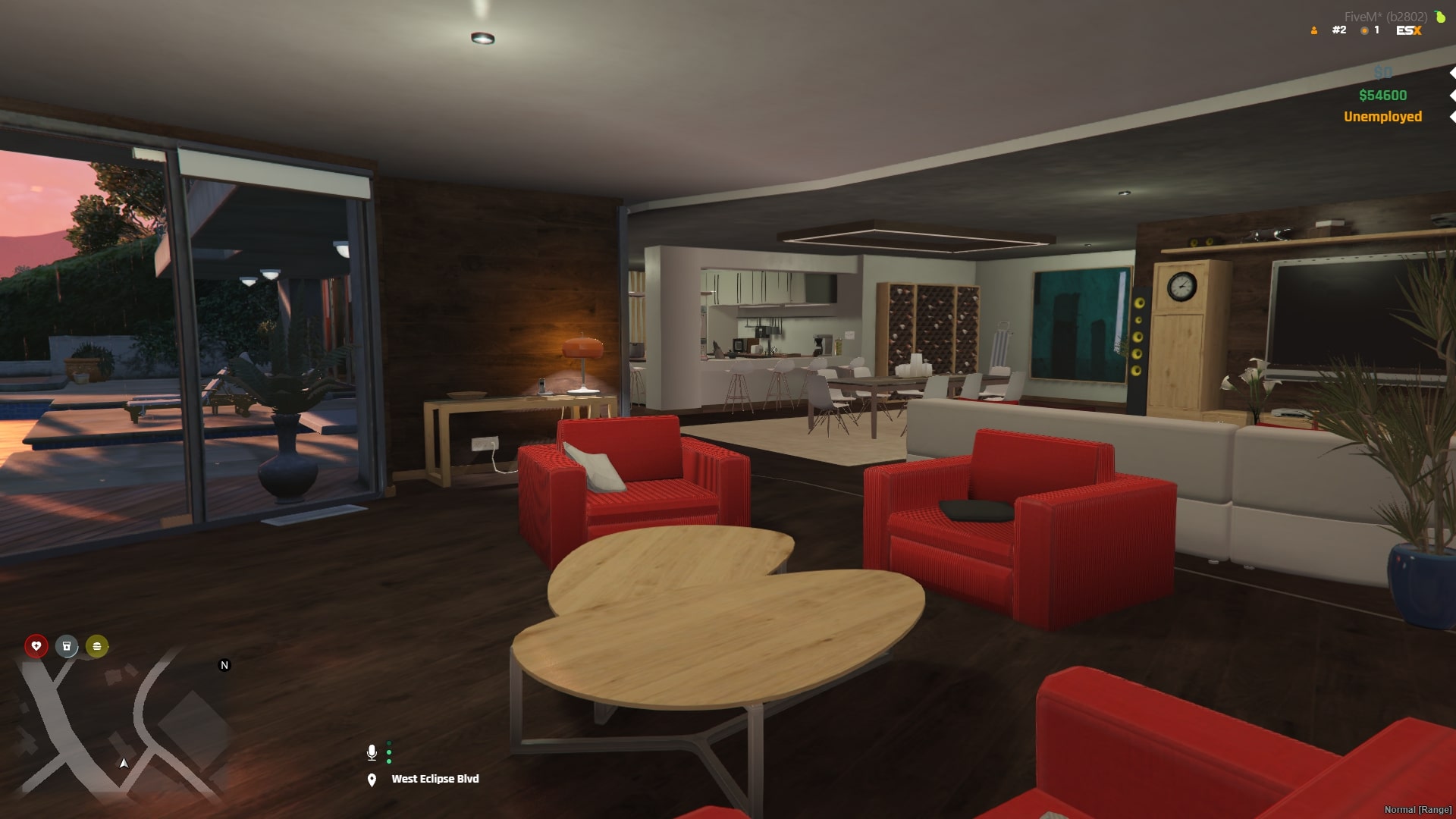Click the red health heart icon above the minimap

click(36, 647)
